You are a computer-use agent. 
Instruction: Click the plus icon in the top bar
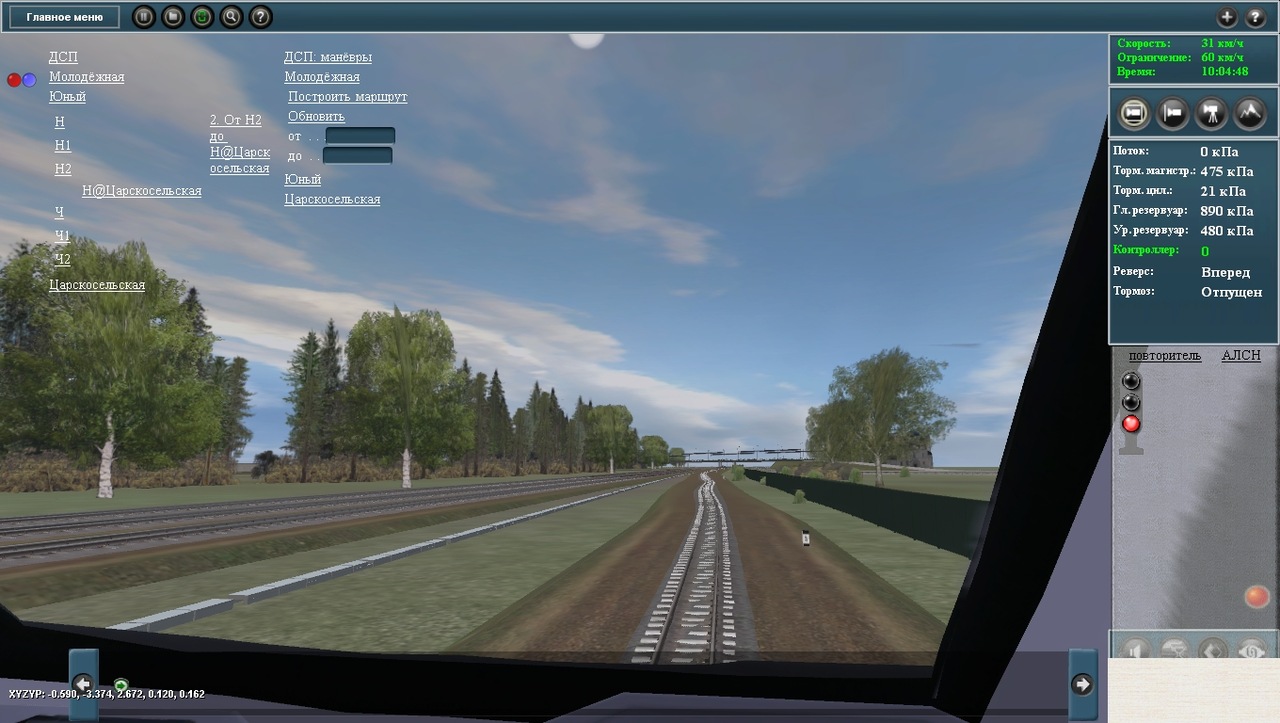click(1227, 17)
